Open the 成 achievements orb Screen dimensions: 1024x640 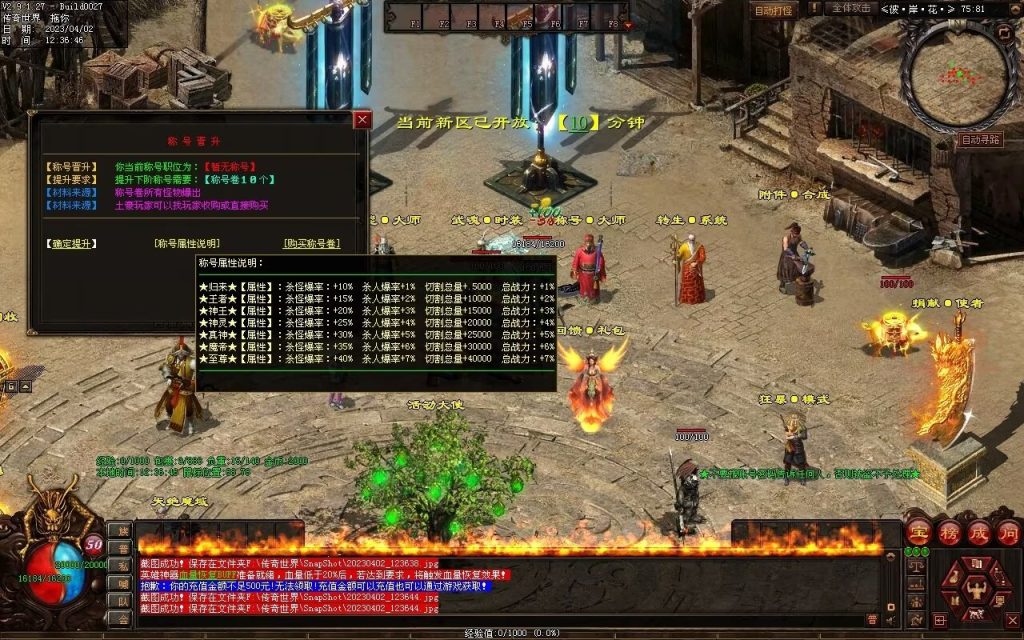(977, 533)
